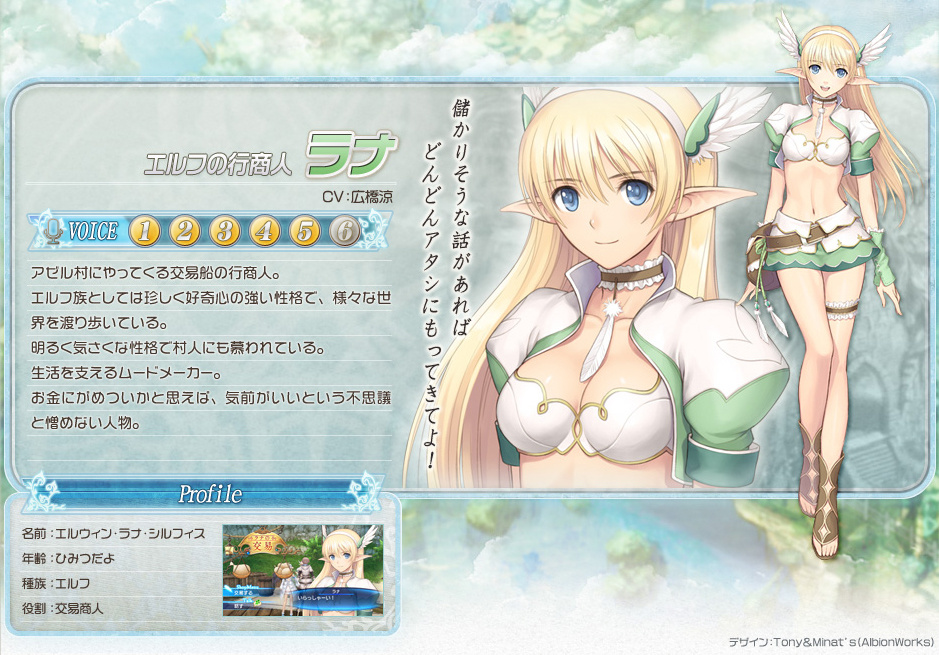Enlarge the gameplay screenshot thumbnail
The image size is (939, 655).
click(x=302, y=570)
